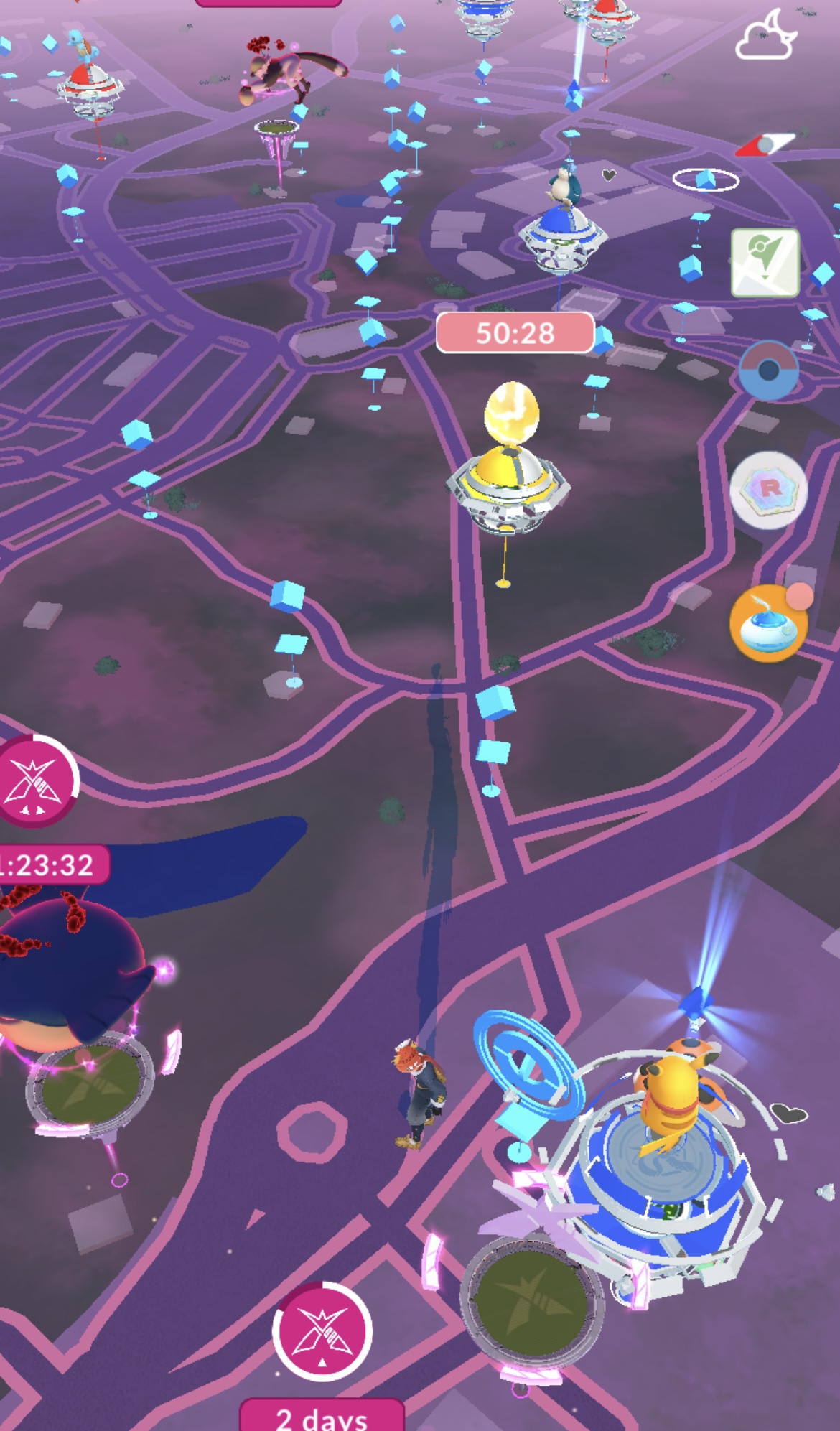Select the orange Incense icon
The height and width of the screenshot is (1431, 840).
768,623
